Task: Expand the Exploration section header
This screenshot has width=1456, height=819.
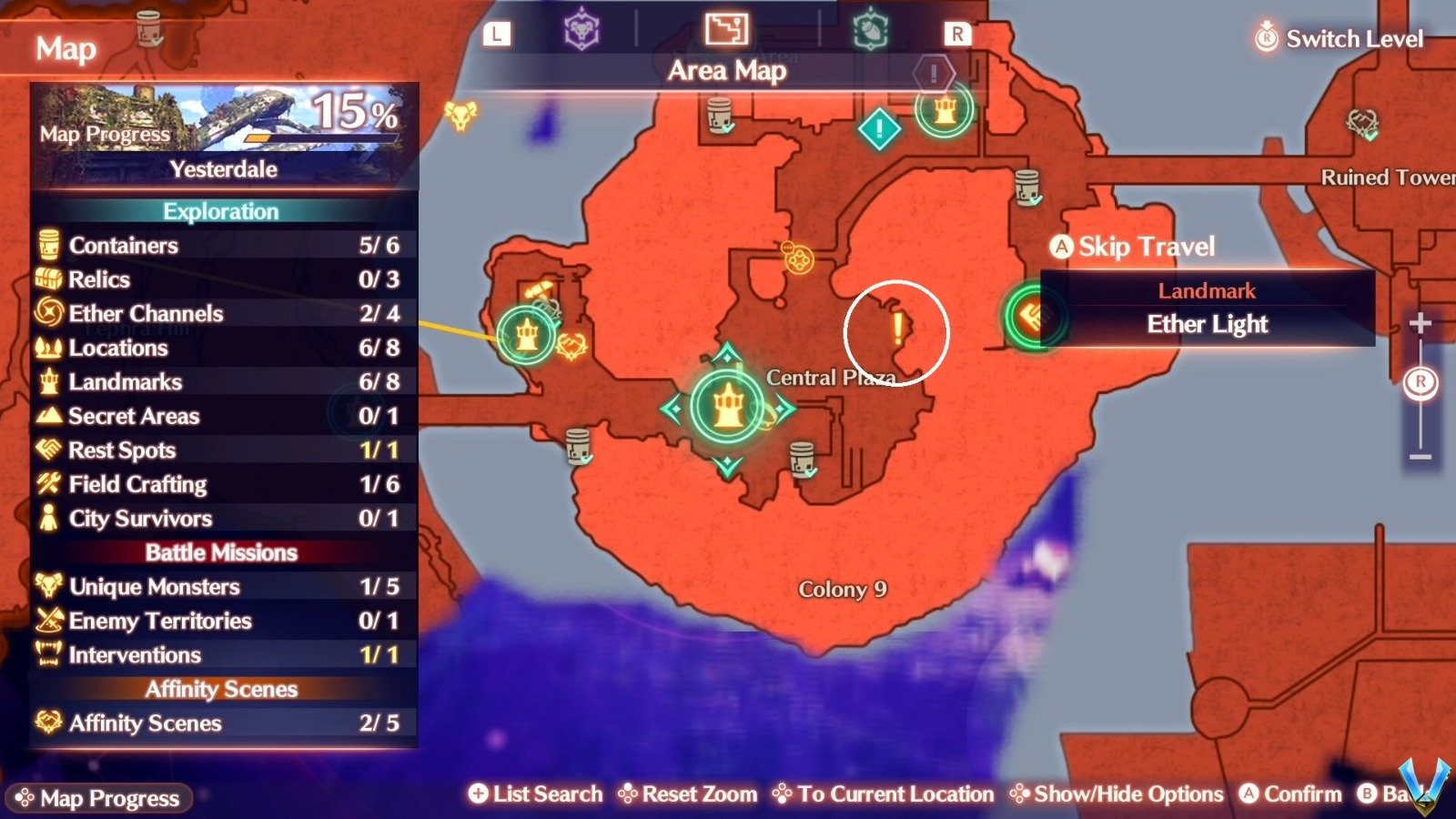Action: (221, 211)
